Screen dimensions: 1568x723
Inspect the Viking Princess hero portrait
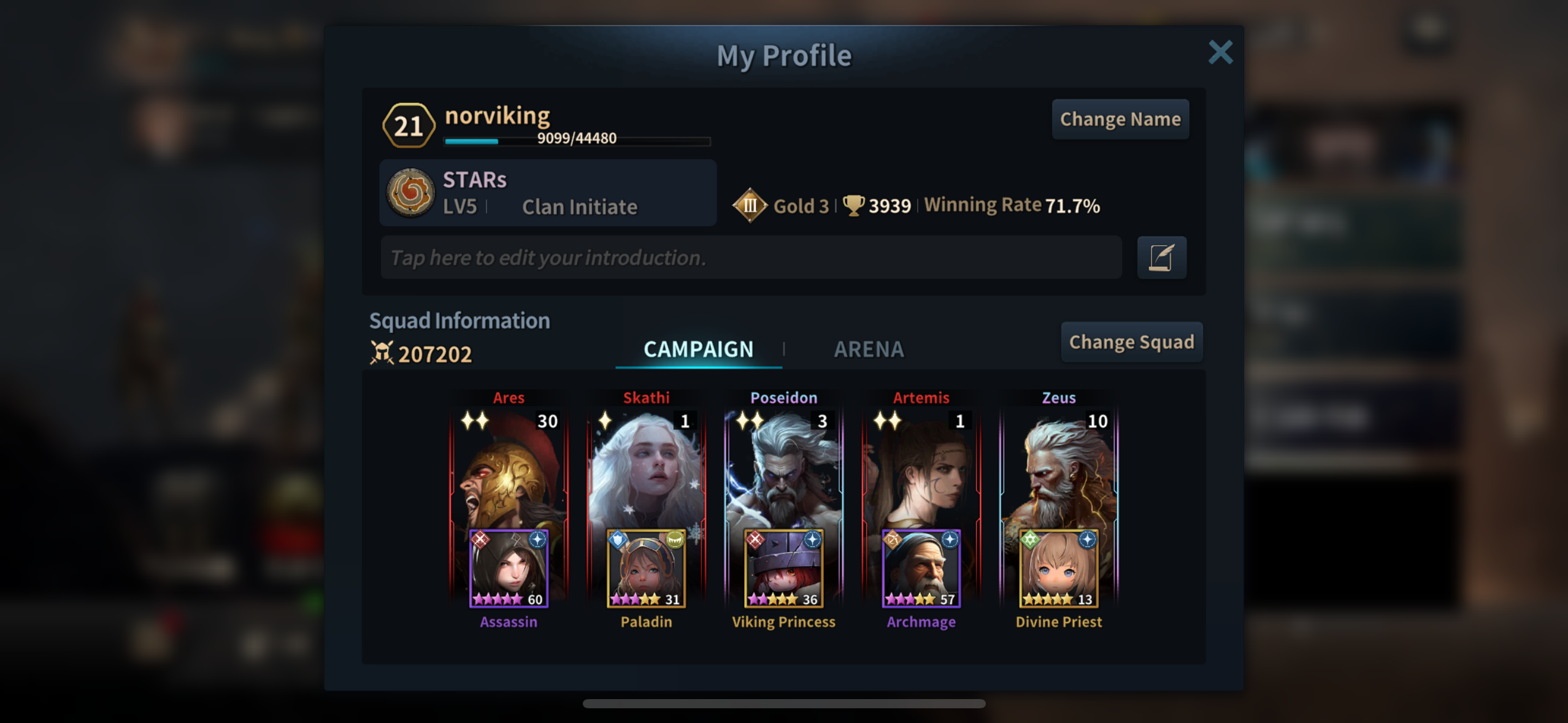click(783, 568)
